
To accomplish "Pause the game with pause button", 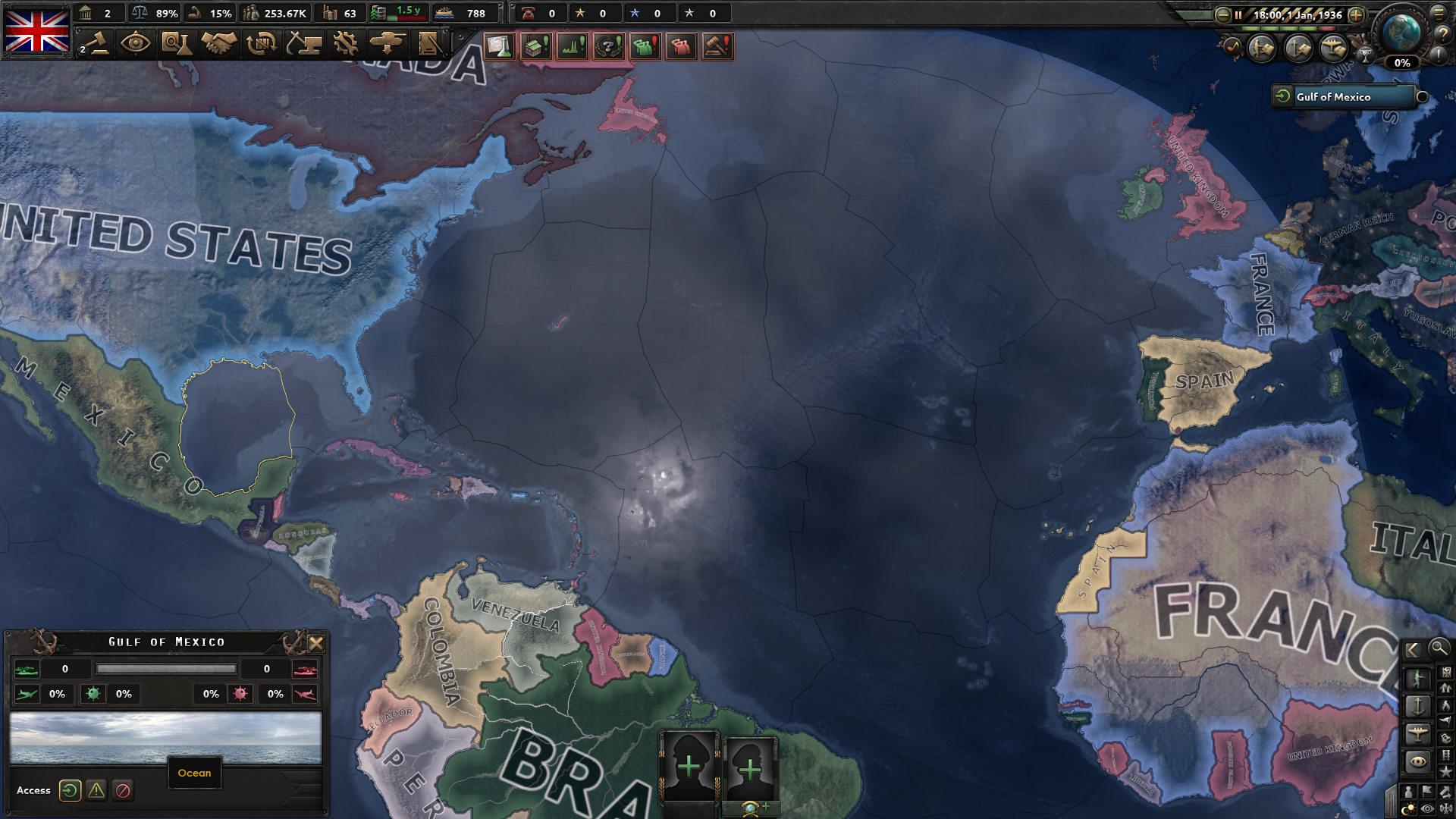I will click(x=1238, y=14).
